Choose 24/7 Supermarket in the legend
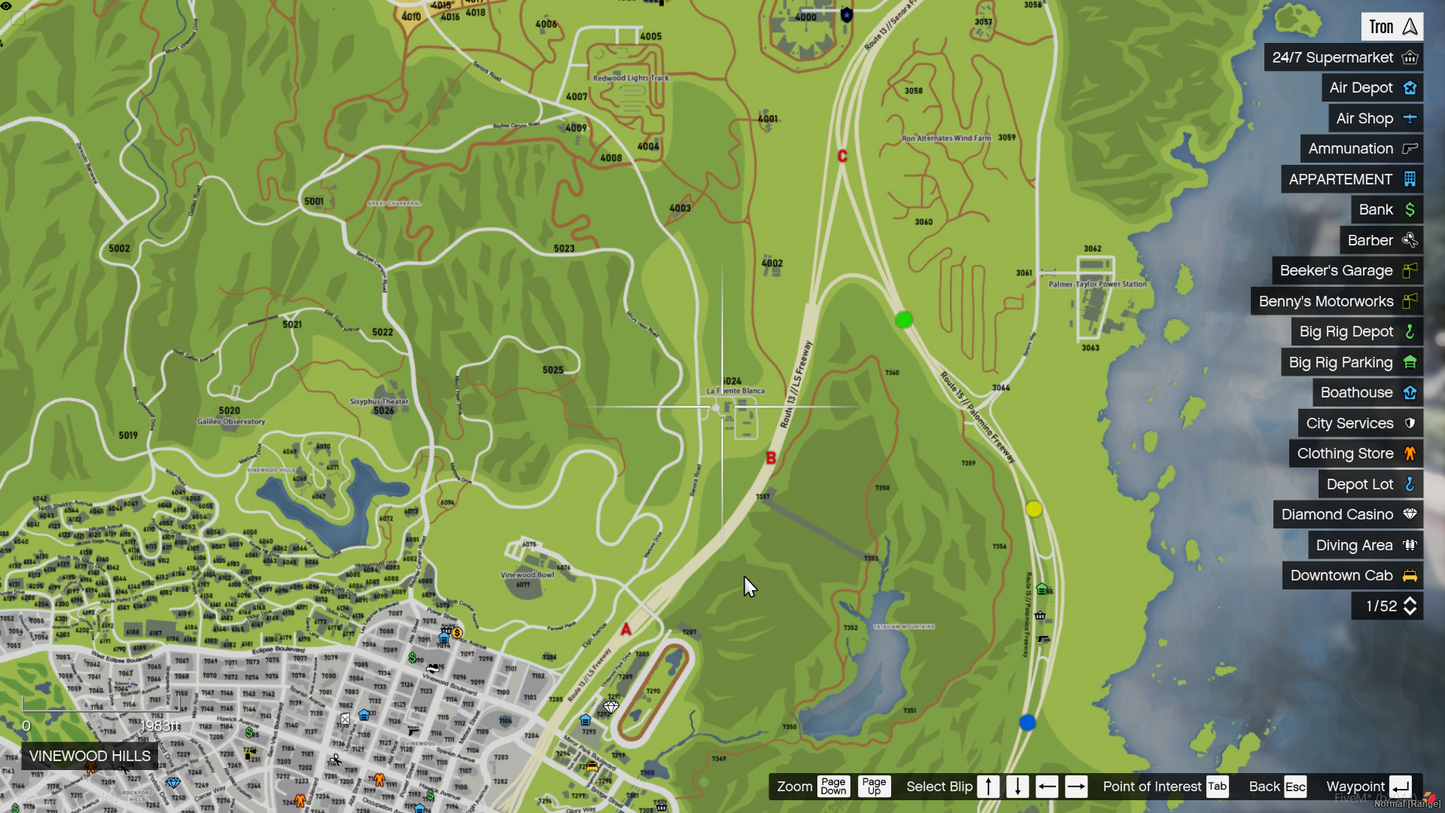Viewport: 1445px width, 813px height. (x=1343, y=58)
